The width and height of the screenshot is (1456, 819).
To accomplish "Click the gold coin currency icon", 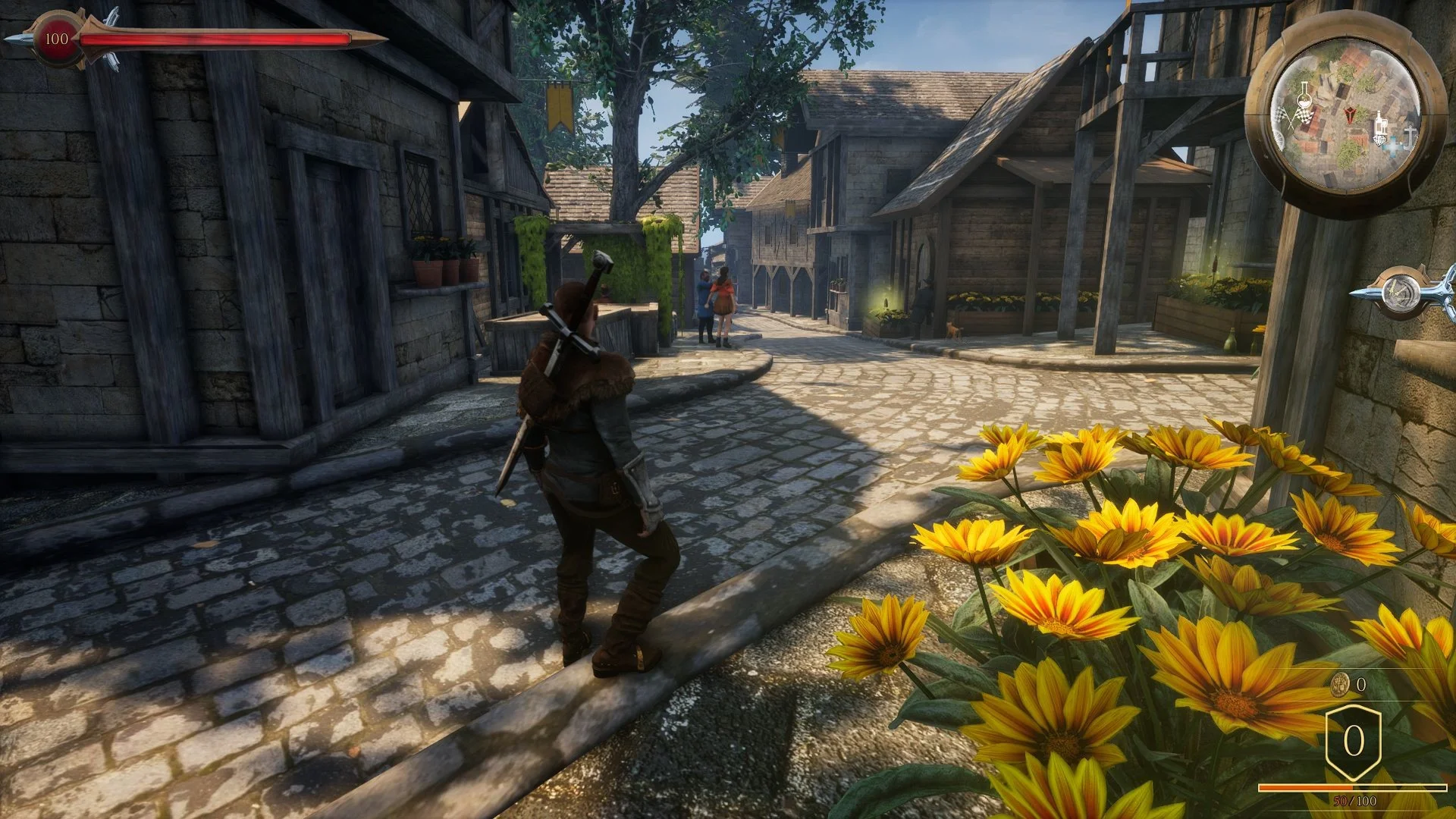I will click(1340, 685).
